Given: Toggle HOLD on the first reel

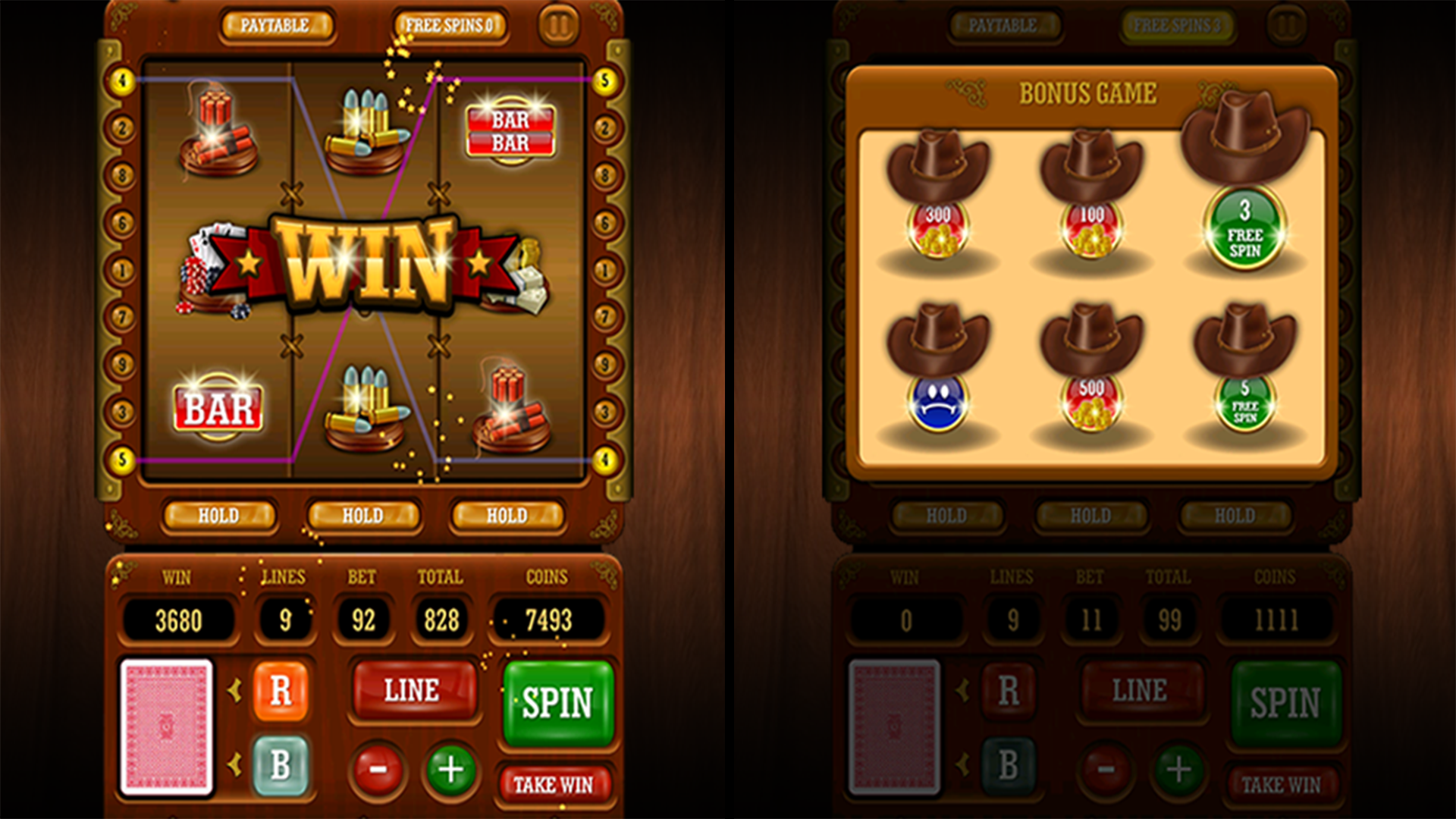Looking at the screenshot, I should point(220,516).
